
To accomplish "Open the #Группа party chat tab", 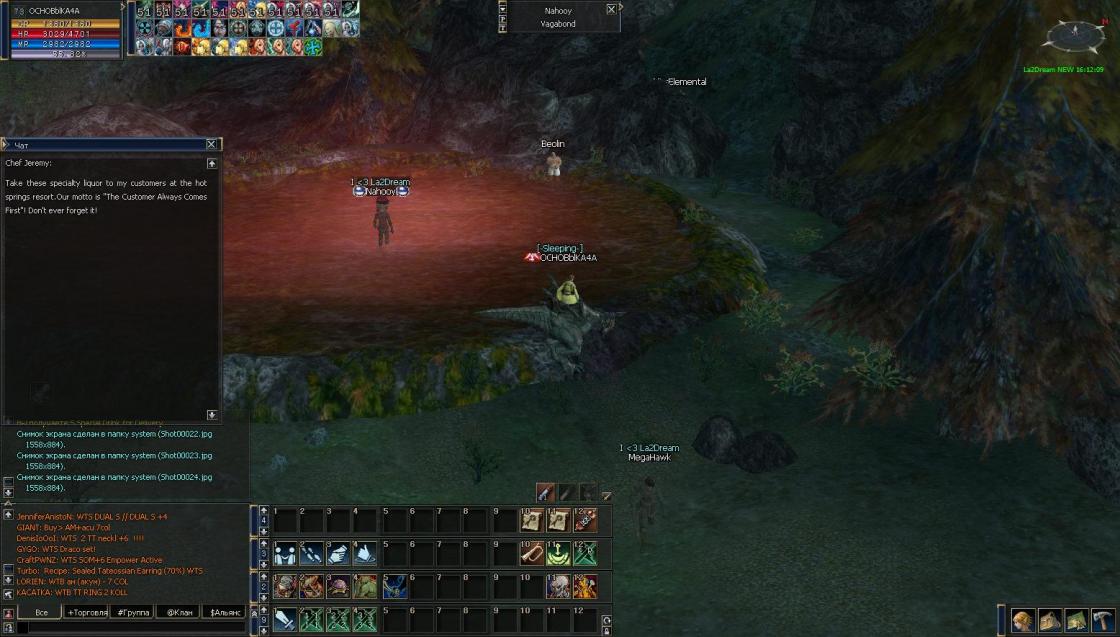I will pos(133,612).
